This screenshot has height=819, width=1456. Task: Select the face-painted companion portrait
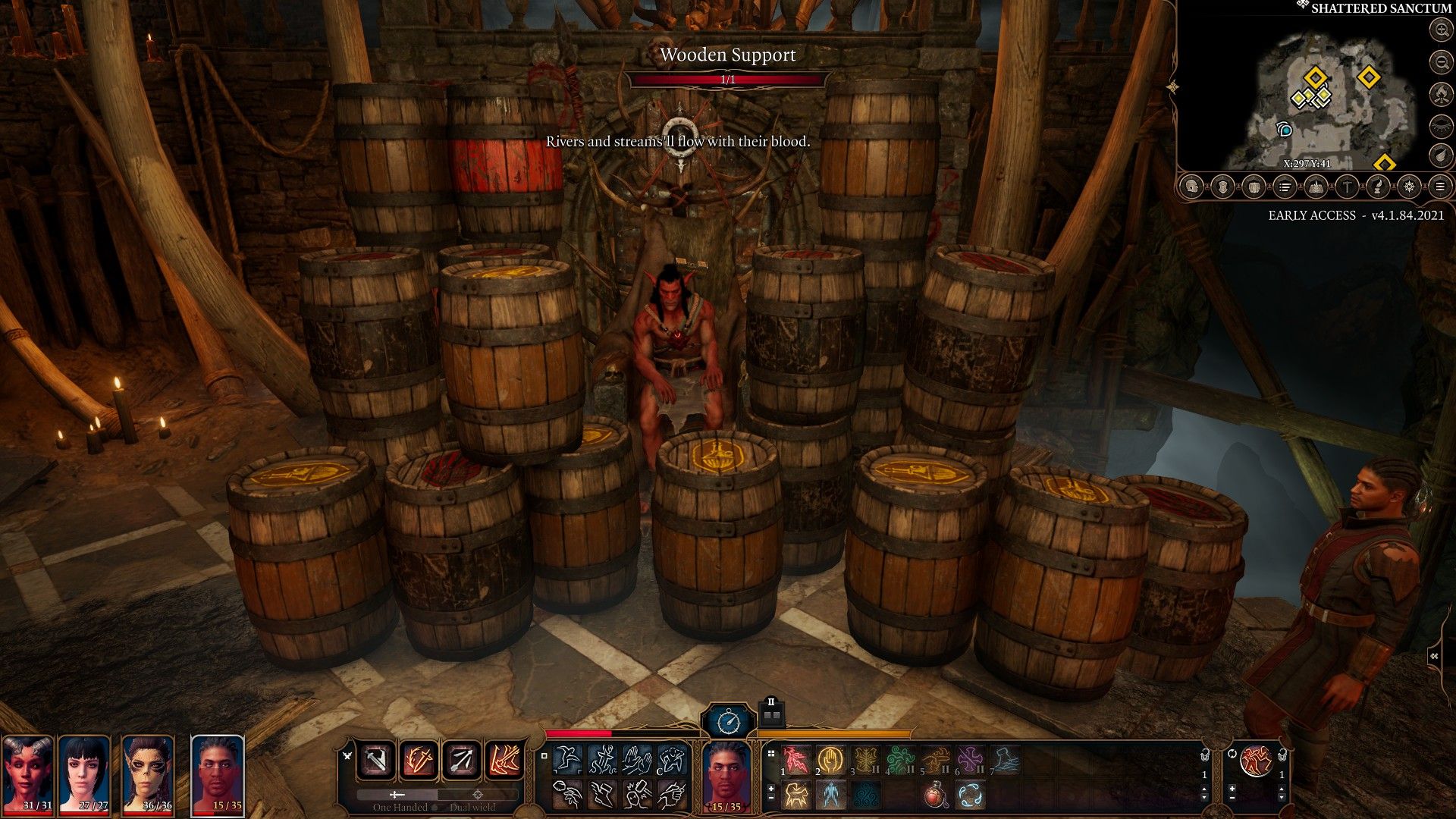coord(147,775)
